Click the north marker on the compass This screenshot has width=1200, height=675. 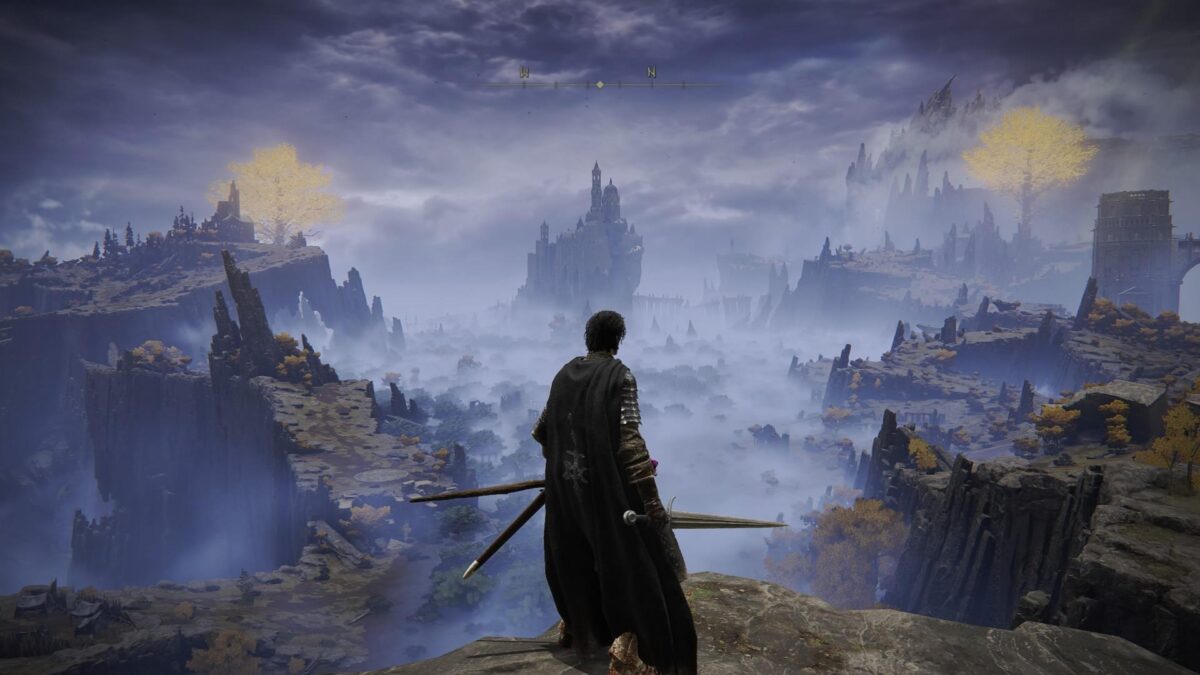(x=651, y=73)
